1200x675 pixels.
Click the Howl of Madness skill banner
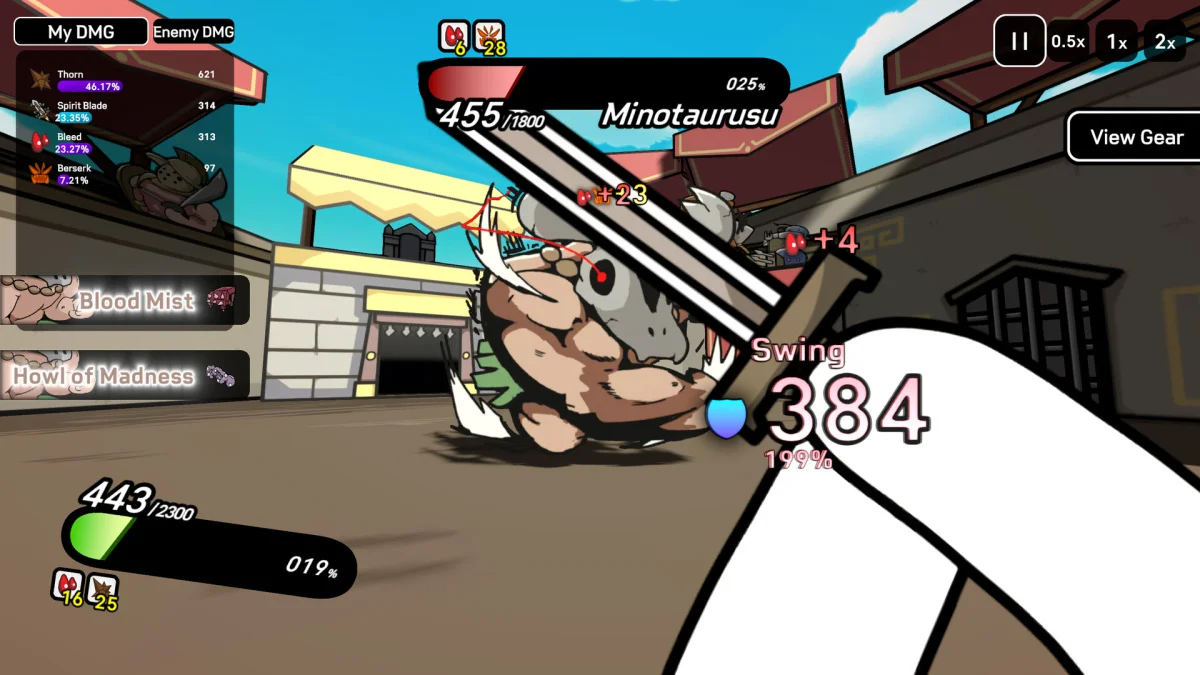[124, 376]
